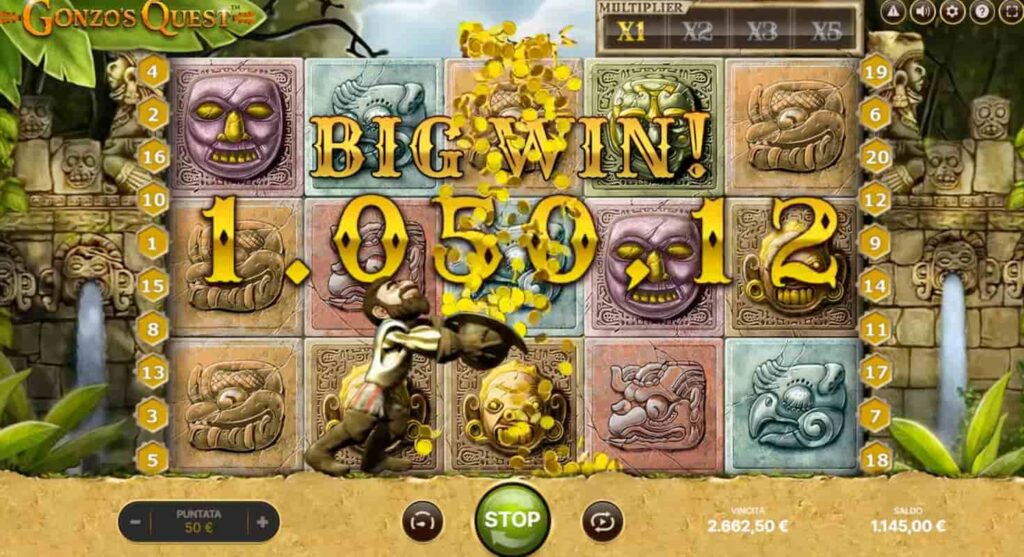Show help with the question mark icon
This screenshot has width=1024, height=557.
click(982, 12)
